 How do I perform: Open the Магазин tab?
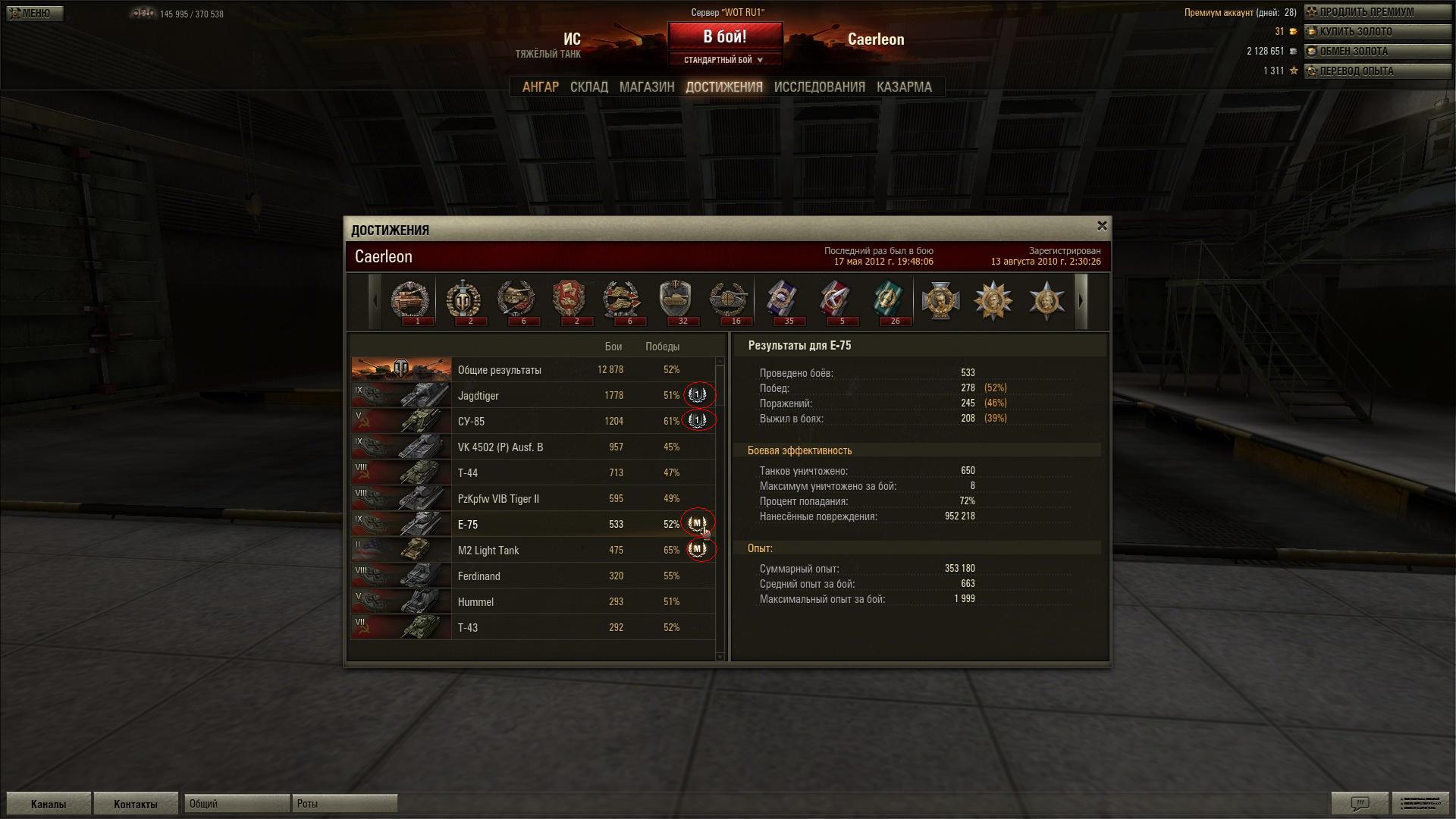click(x=646, y=87)
